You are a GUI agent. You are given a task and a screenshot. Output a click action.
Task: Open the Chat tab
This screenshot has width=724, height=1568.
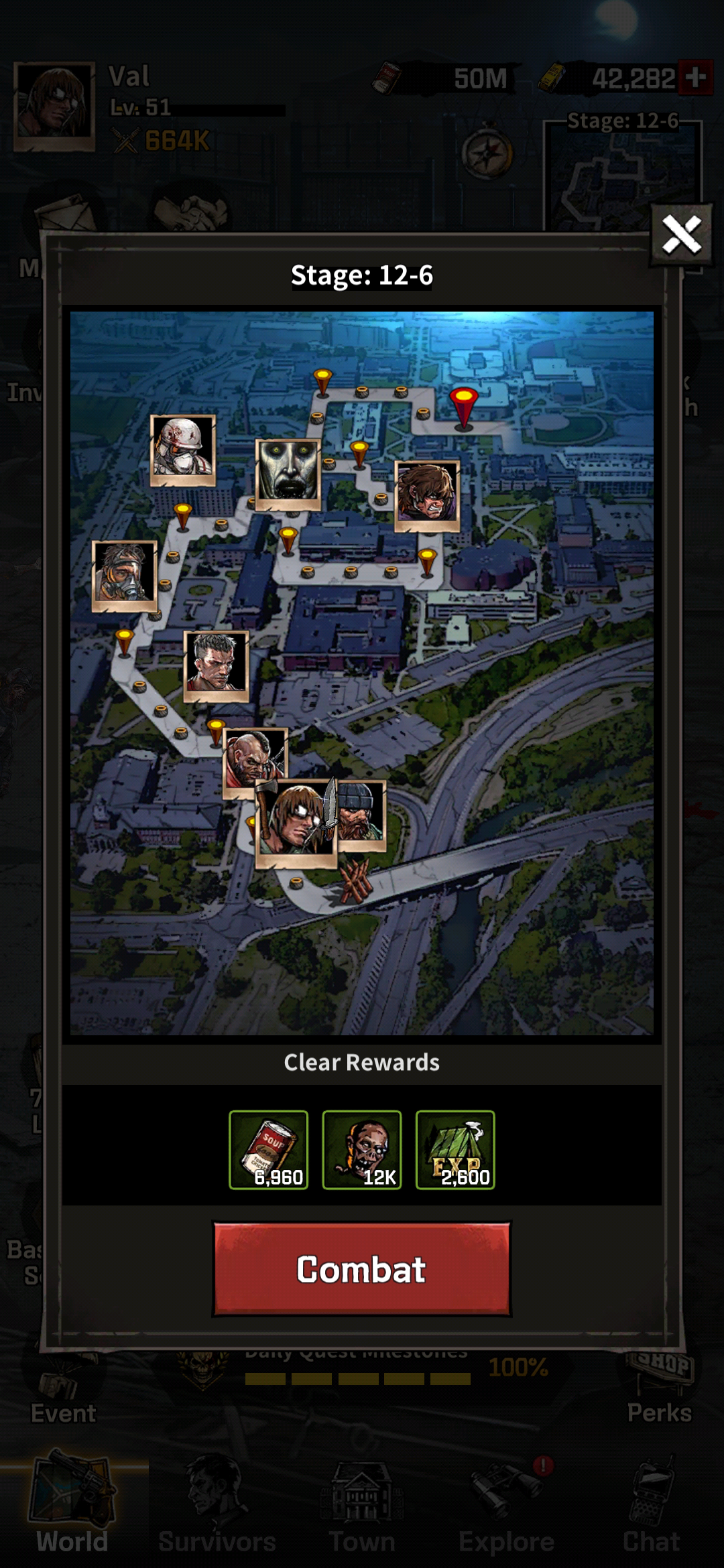point(651,1514)
